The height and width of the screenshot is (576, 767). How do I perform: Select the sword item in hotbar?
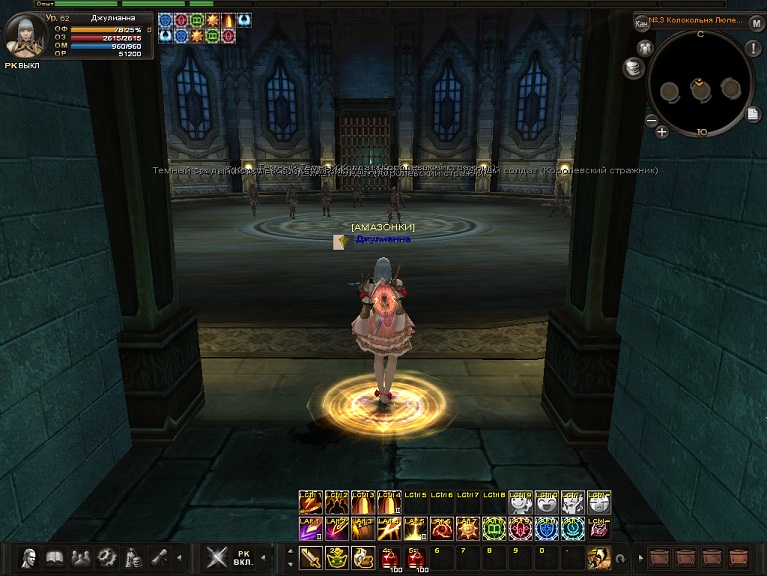tap(311, 558)
